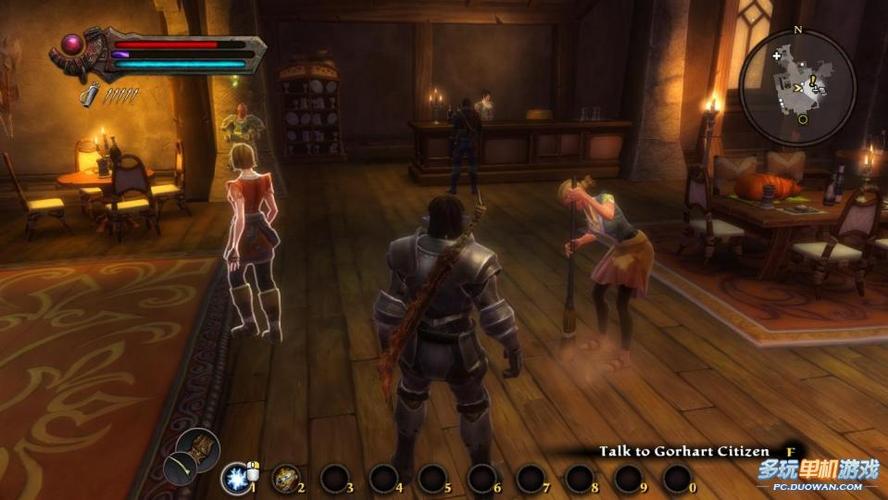Viewport: 888px width, 500px height.
Task: Activate the glowing blue spell in slot 1
Action: (x=236, y=477)
